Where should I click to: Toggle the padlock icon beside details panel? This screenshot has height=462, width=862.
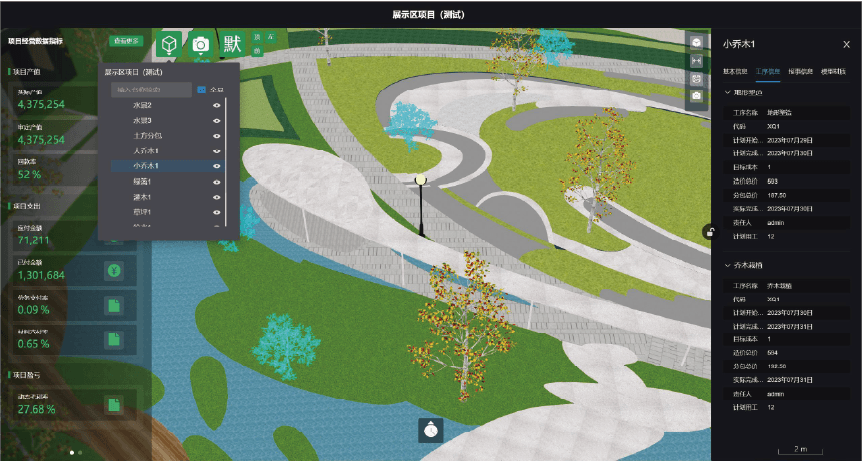(x=708, y=232)
